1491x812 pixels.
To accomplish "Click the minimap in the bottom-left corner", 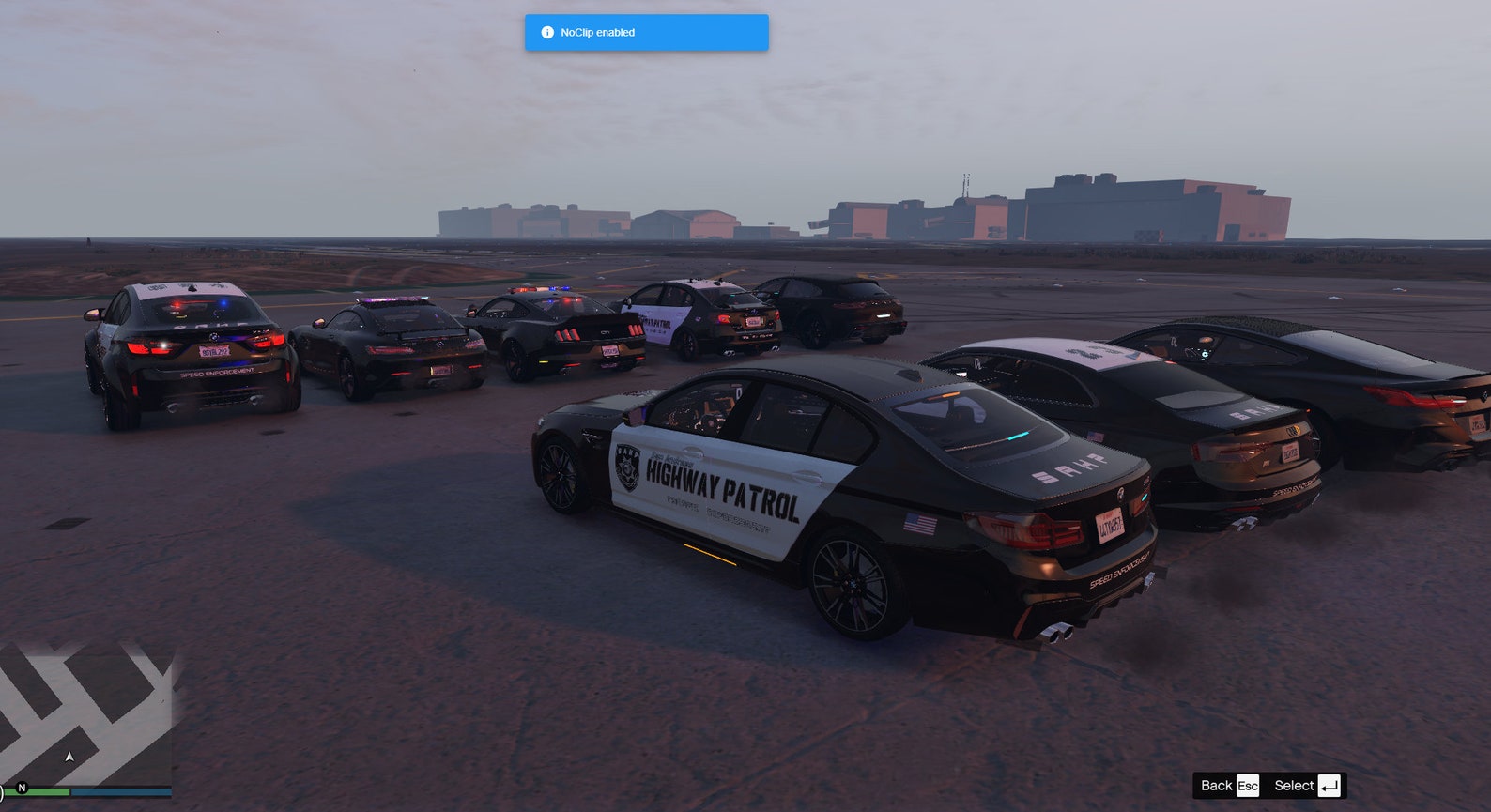I will click(x=85, y=713).
